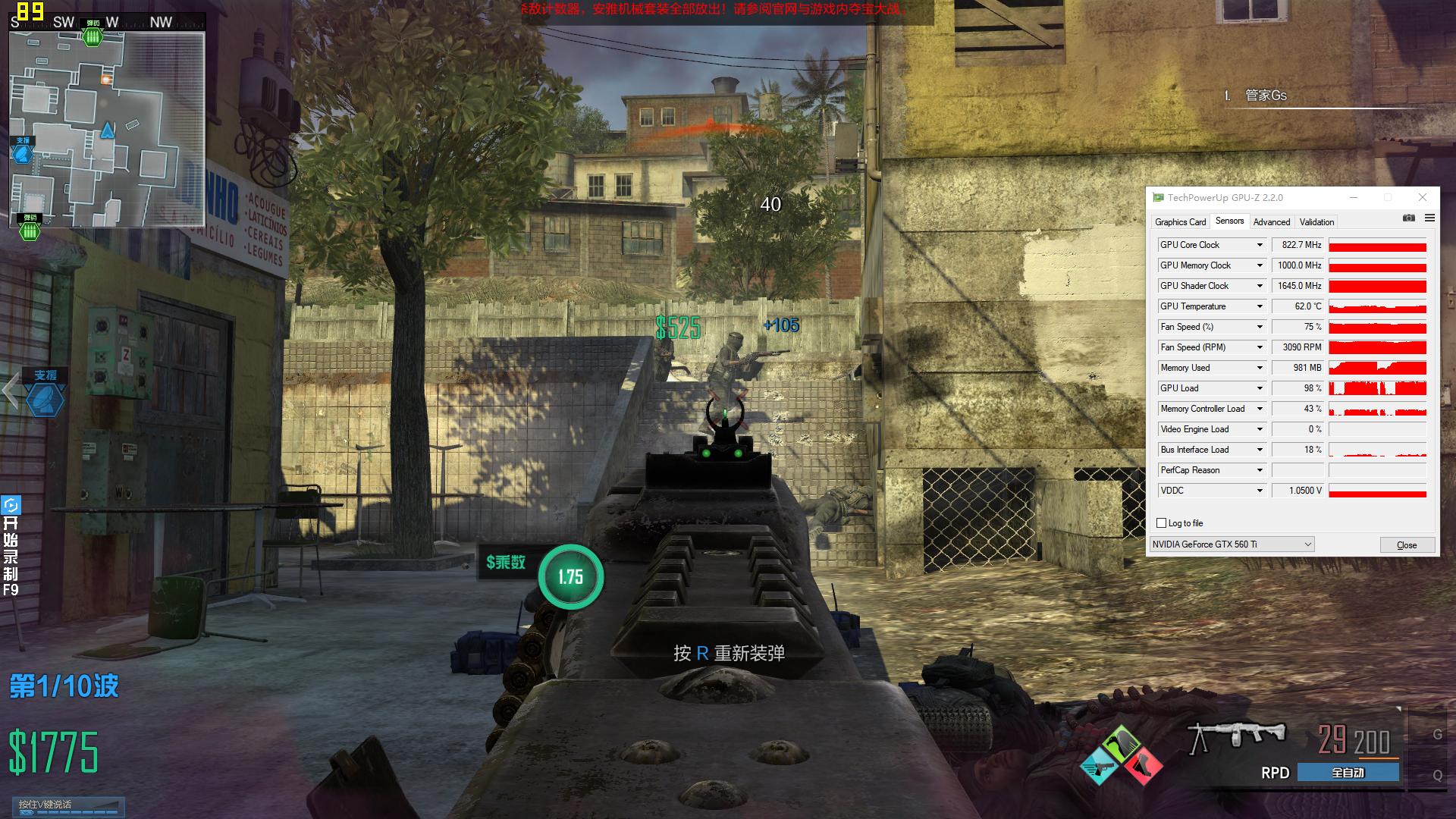The height and width of the screenshot is (819, 1456).
Task: Minimize the GPU-Z window
Action: click(1354, 197)
